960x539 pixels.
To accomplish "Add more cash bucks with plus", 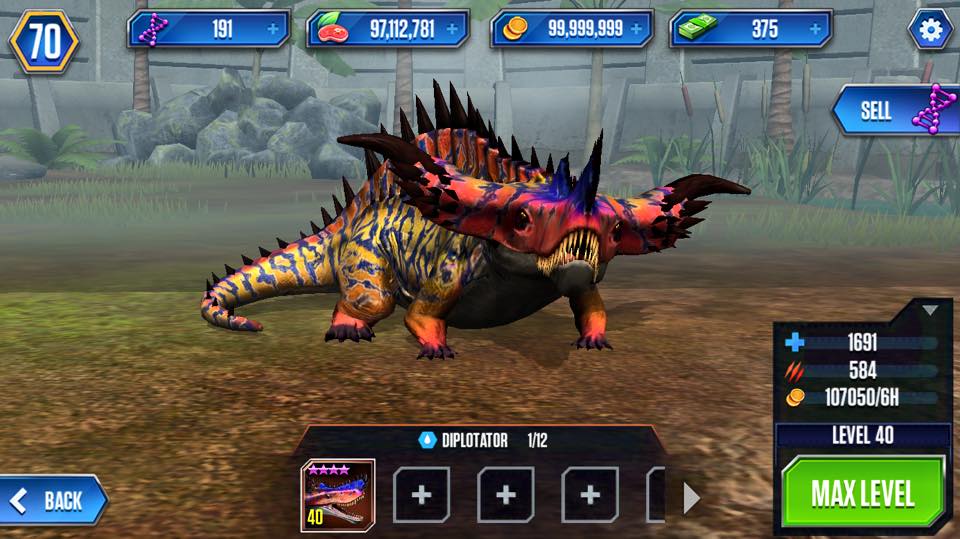I will tap(814, 30).
